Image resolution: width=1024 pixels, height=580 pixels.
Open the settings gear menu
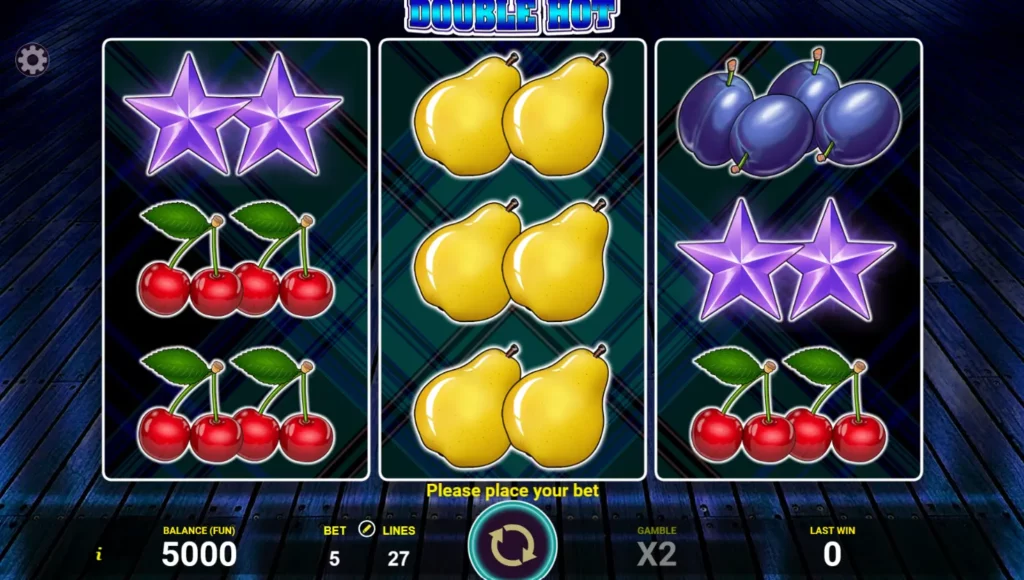point(32,61)
